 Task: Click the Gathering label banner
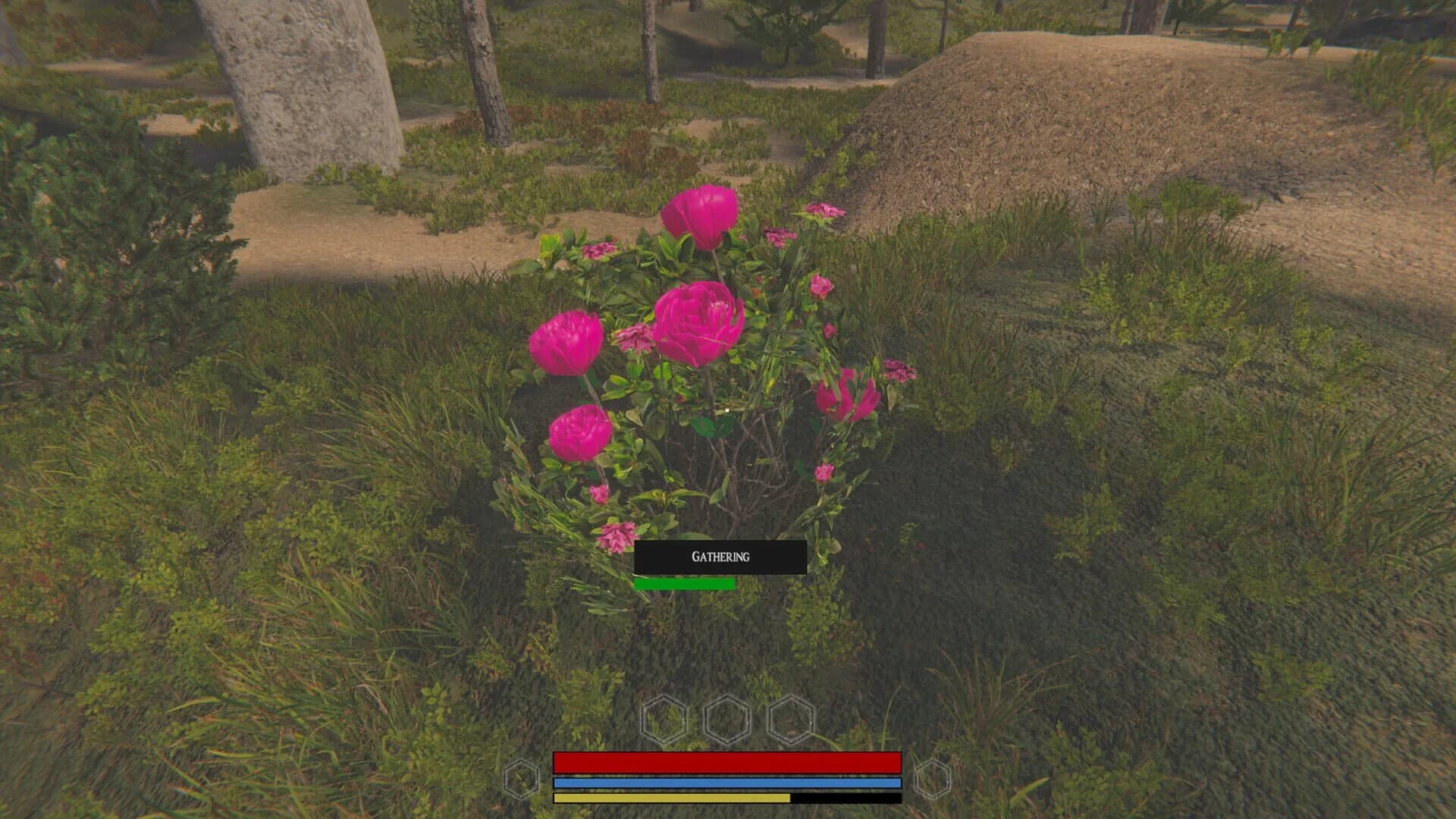(x=719, y=557)
